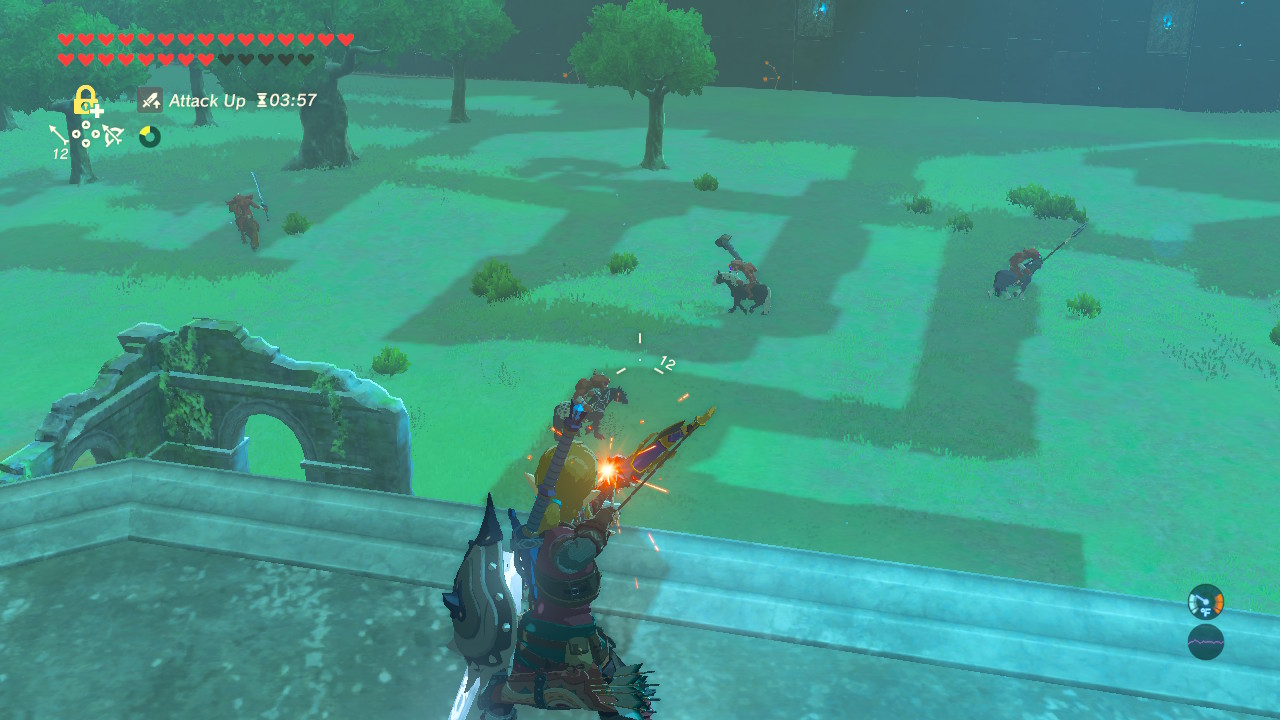Click the stamina wheel indicator

(148, 136)
